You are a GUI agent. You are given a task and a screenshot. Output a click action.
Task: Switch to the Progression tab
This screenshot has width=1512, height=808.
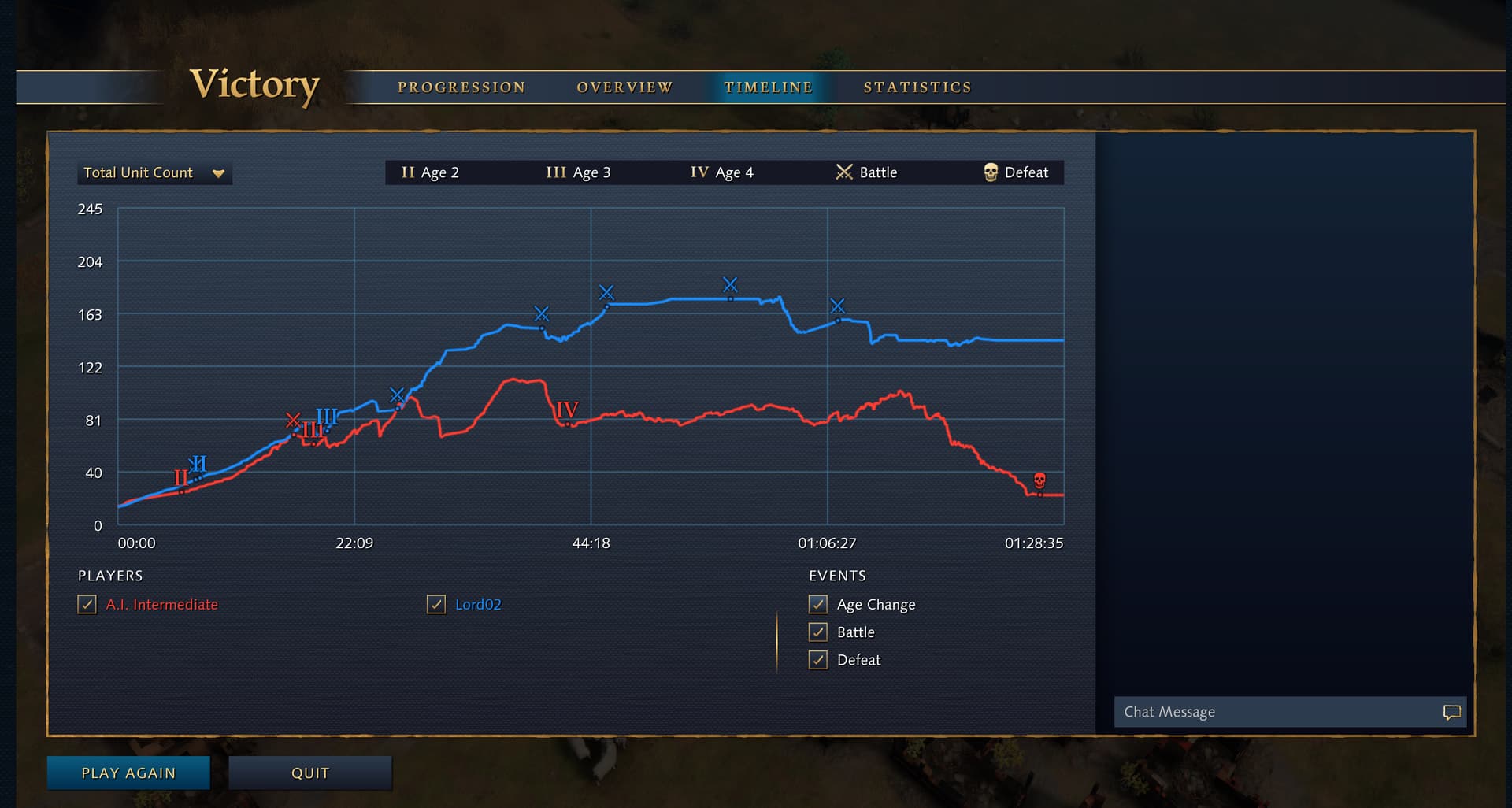pos(461,87)
